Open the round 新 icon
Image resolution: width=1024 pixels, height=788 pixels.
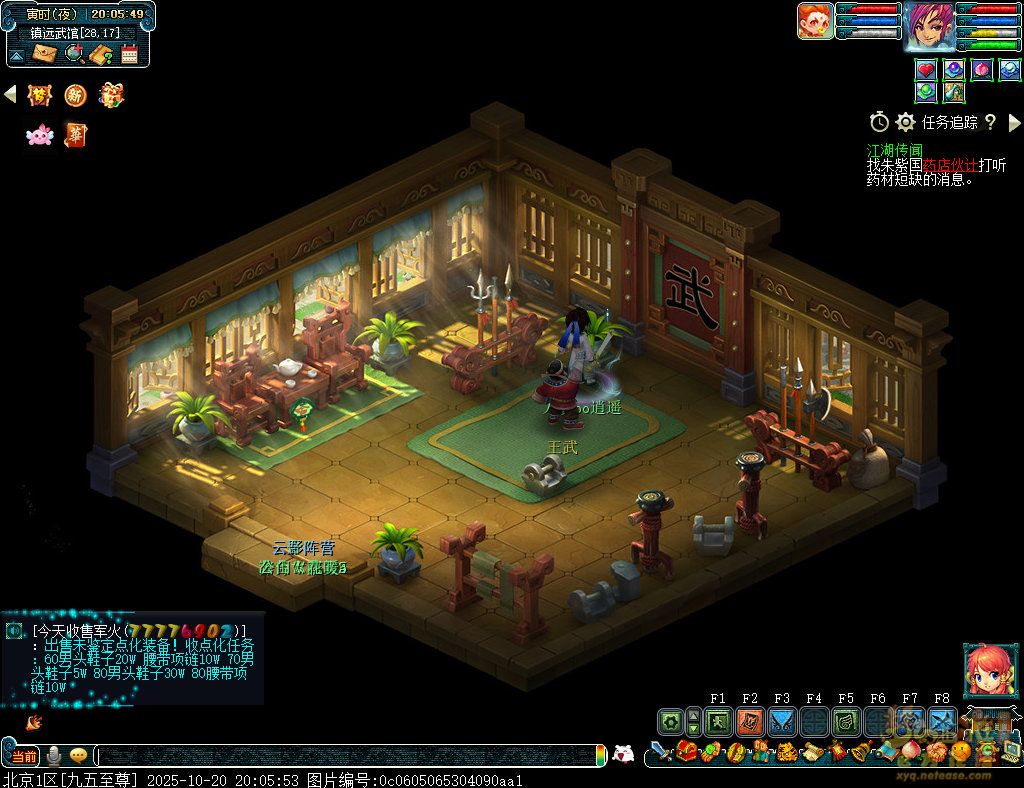[x=75, y=95]
